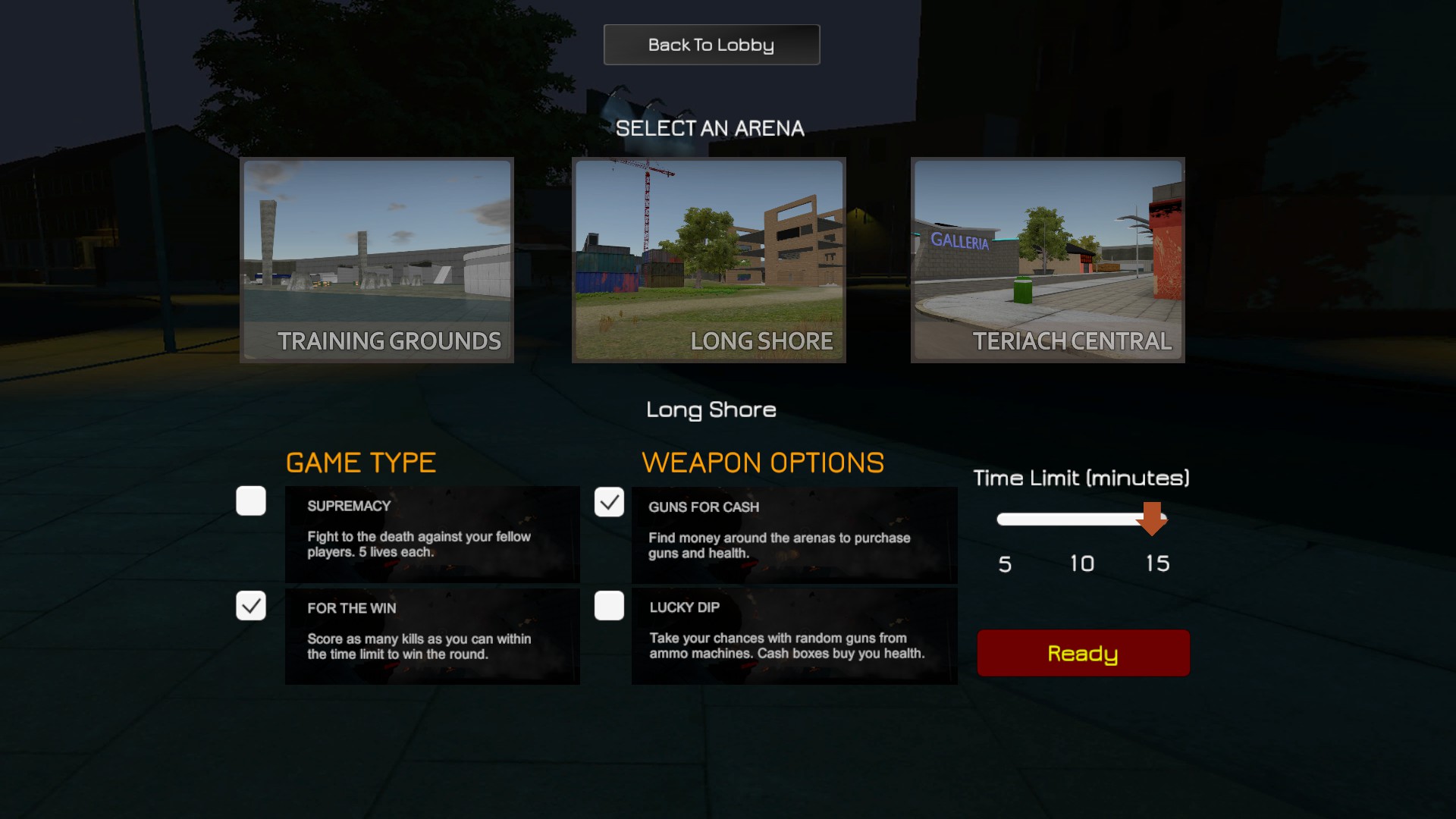This screenshot has height=819, width=1456.
Task: Click the Time Limit (minutes) label
Action: [1081, 479]
